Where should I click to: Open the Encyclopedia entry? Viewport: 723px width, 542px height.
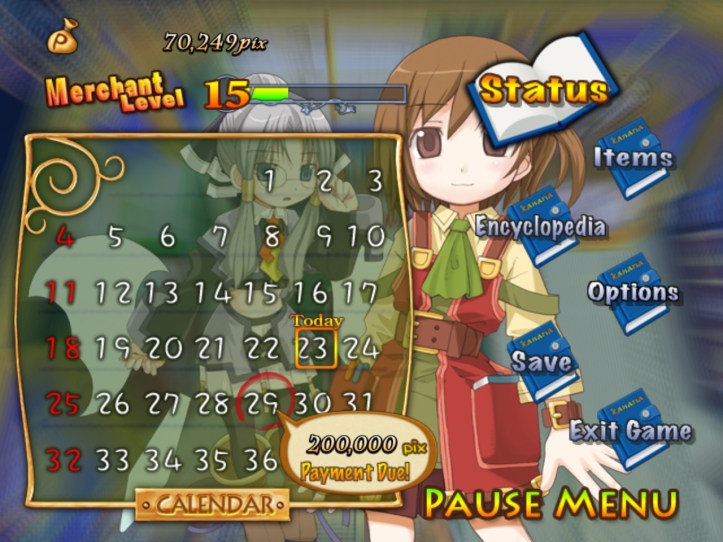540,226
